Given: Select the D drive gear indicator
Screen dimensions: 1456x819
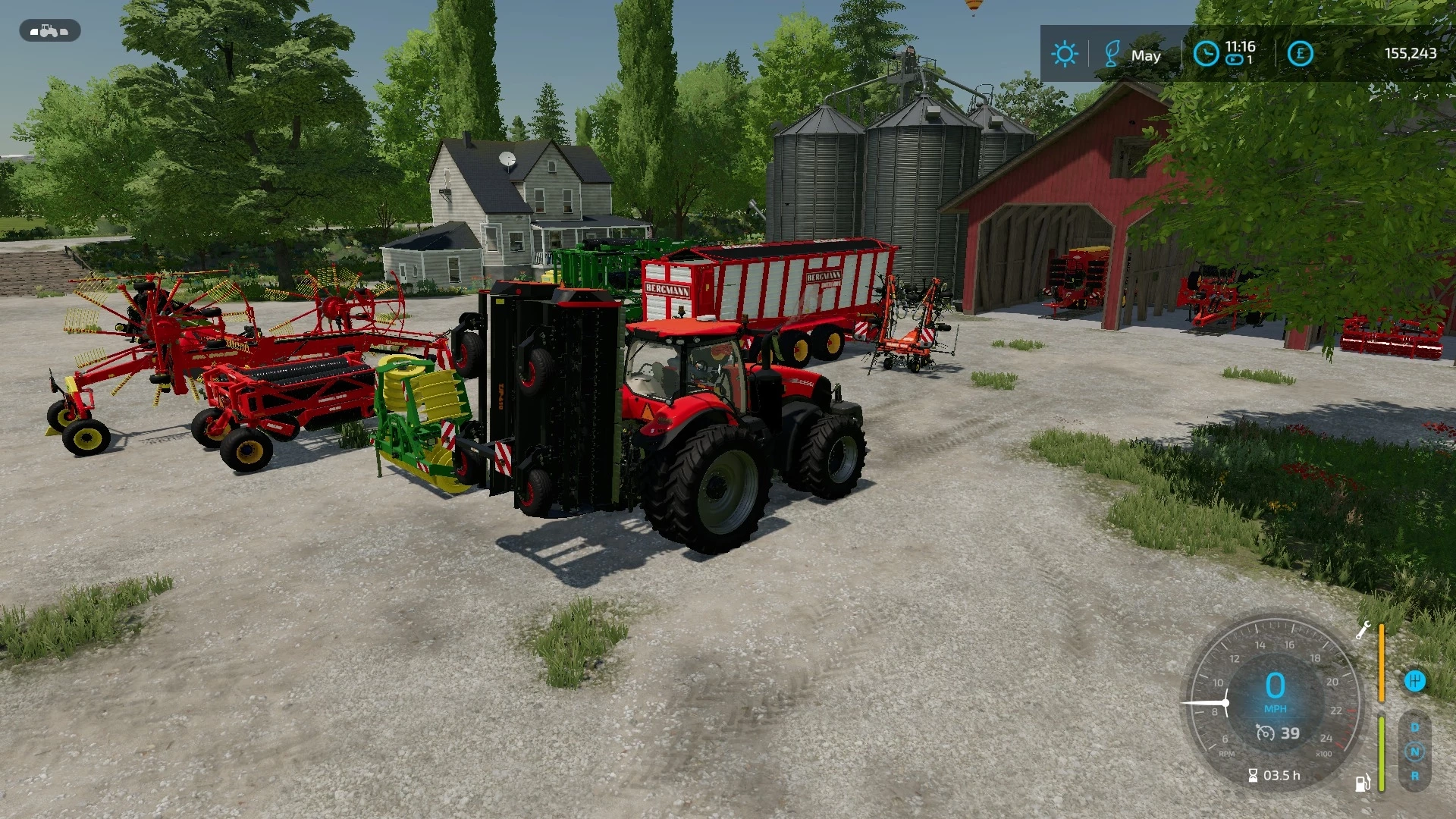Looking at the screenshot, I should point(1415,727).
